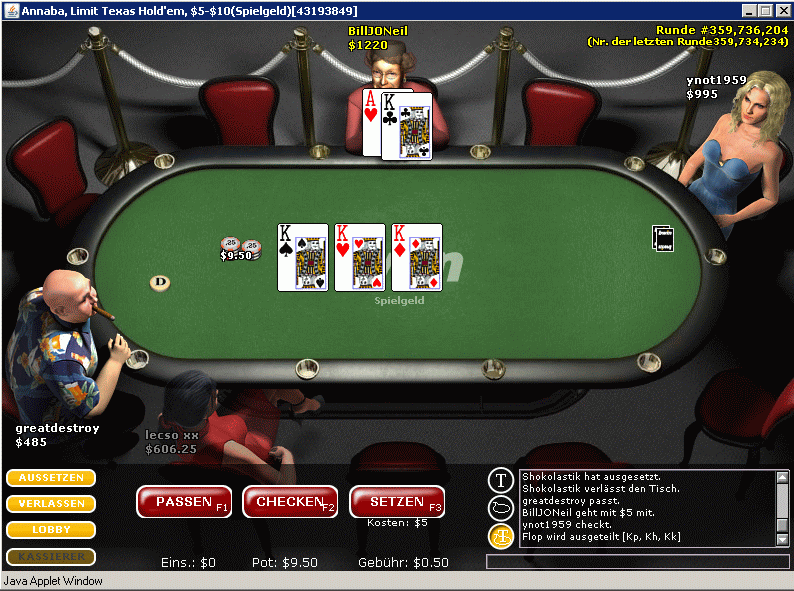Sit out with the AUSSETZEN button
Viewport: 794px width, 591px height.
(x=51, y=478)
